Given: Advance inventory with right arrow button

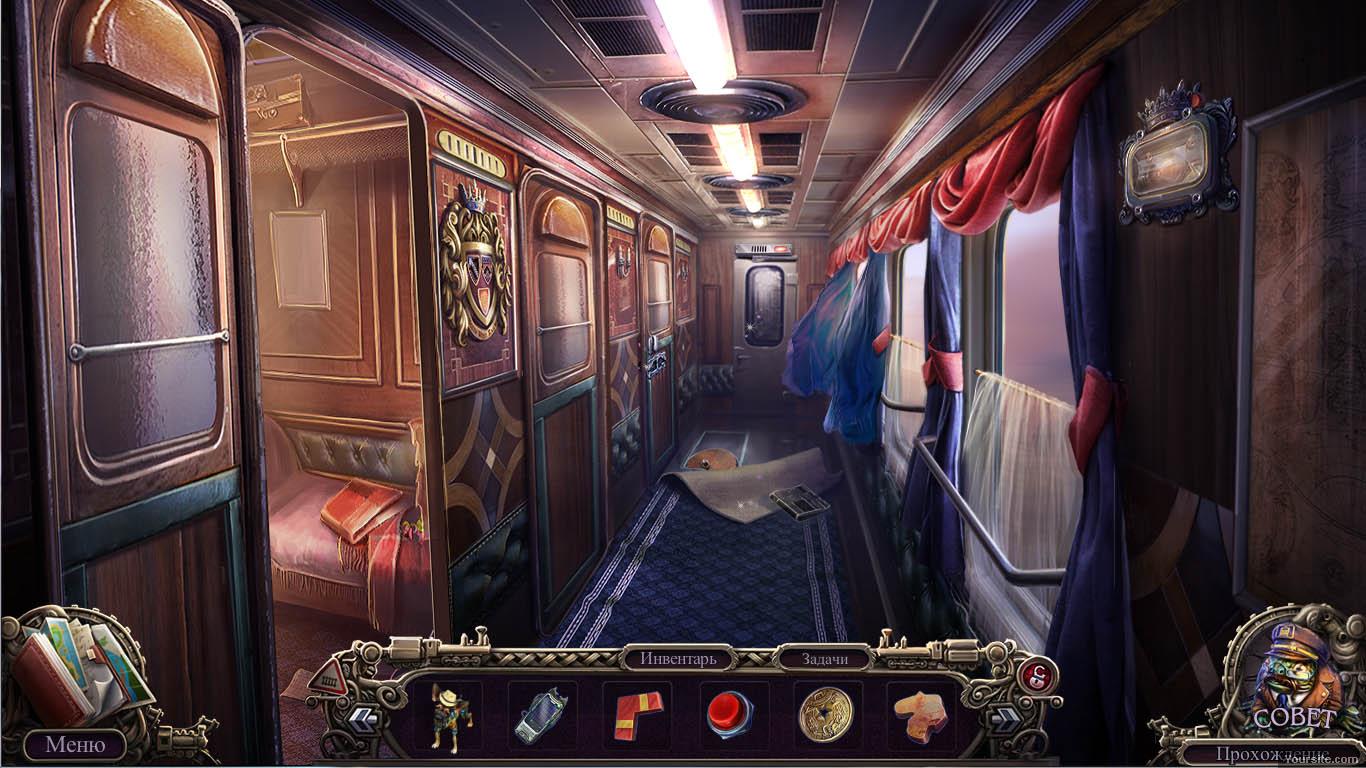Looking at the screenshot, I should pyautogui.click(x=1005, y=716).
